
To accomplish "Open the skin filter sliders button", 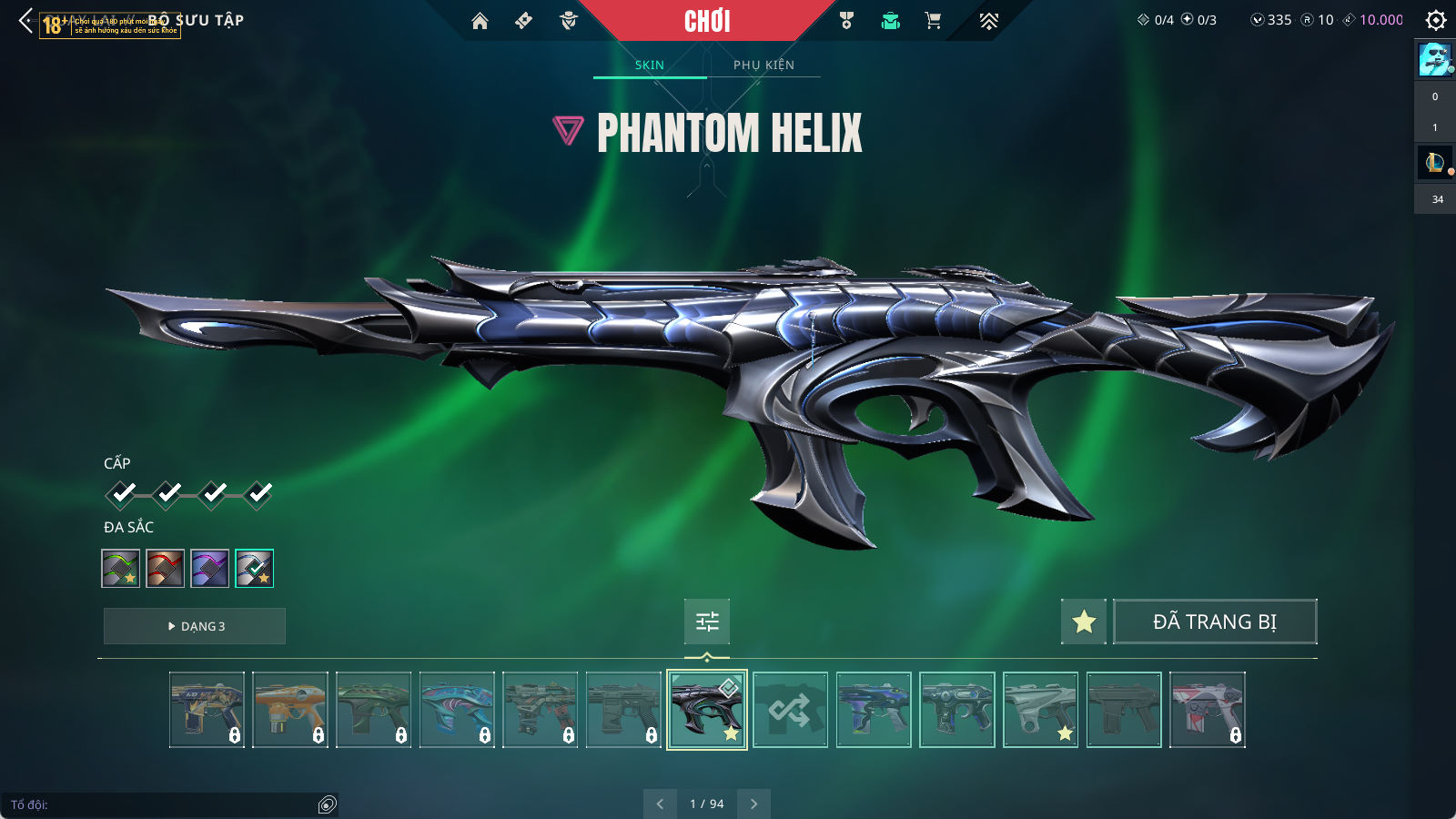I will [x=707, y=622].
